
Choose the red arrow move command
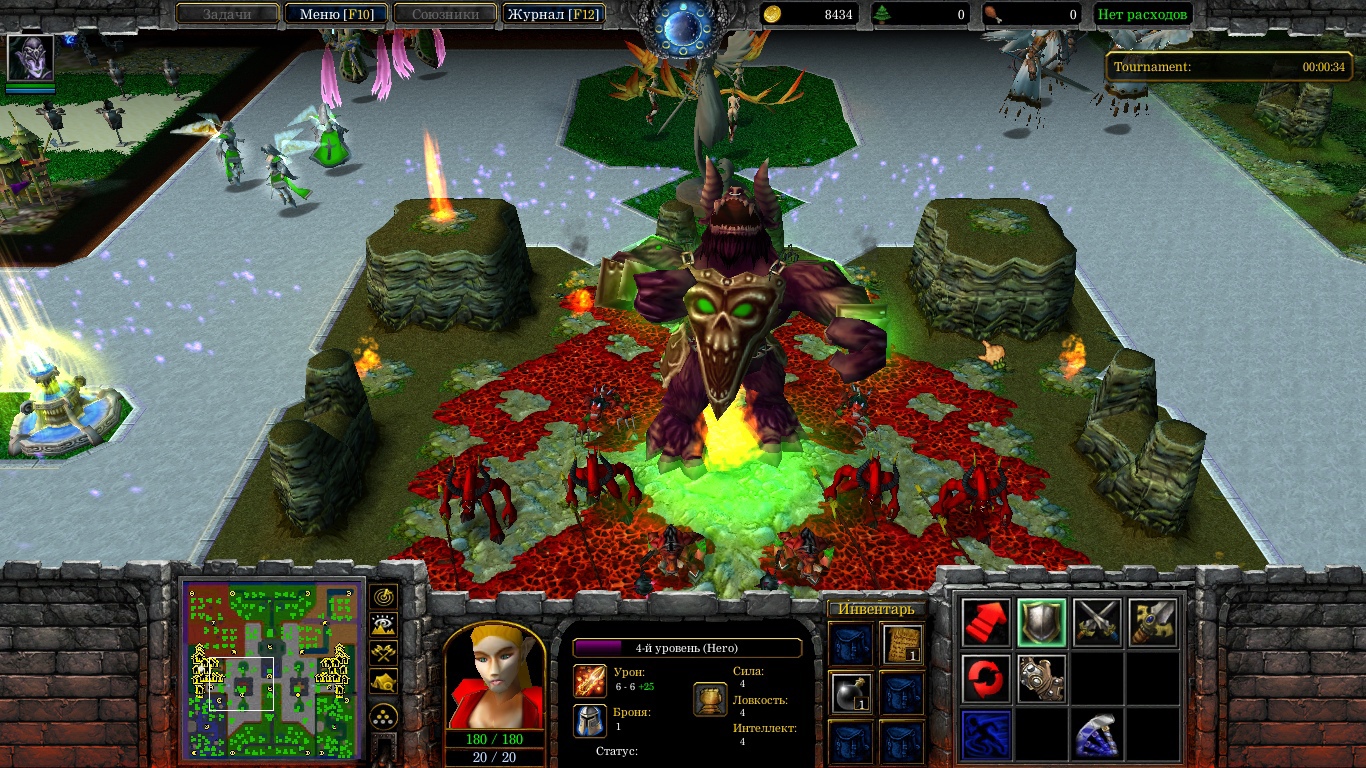[x=986, y=623]
